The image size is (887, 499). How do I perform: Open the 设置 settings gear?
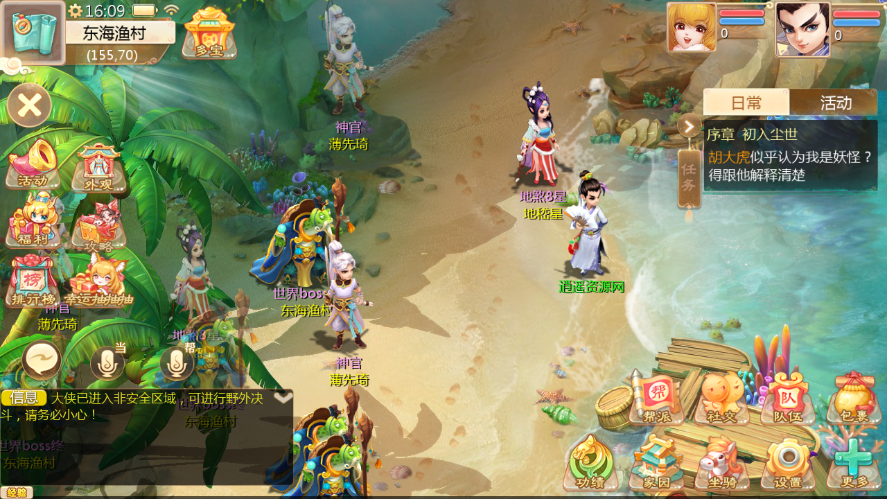(x=788, y=463)
